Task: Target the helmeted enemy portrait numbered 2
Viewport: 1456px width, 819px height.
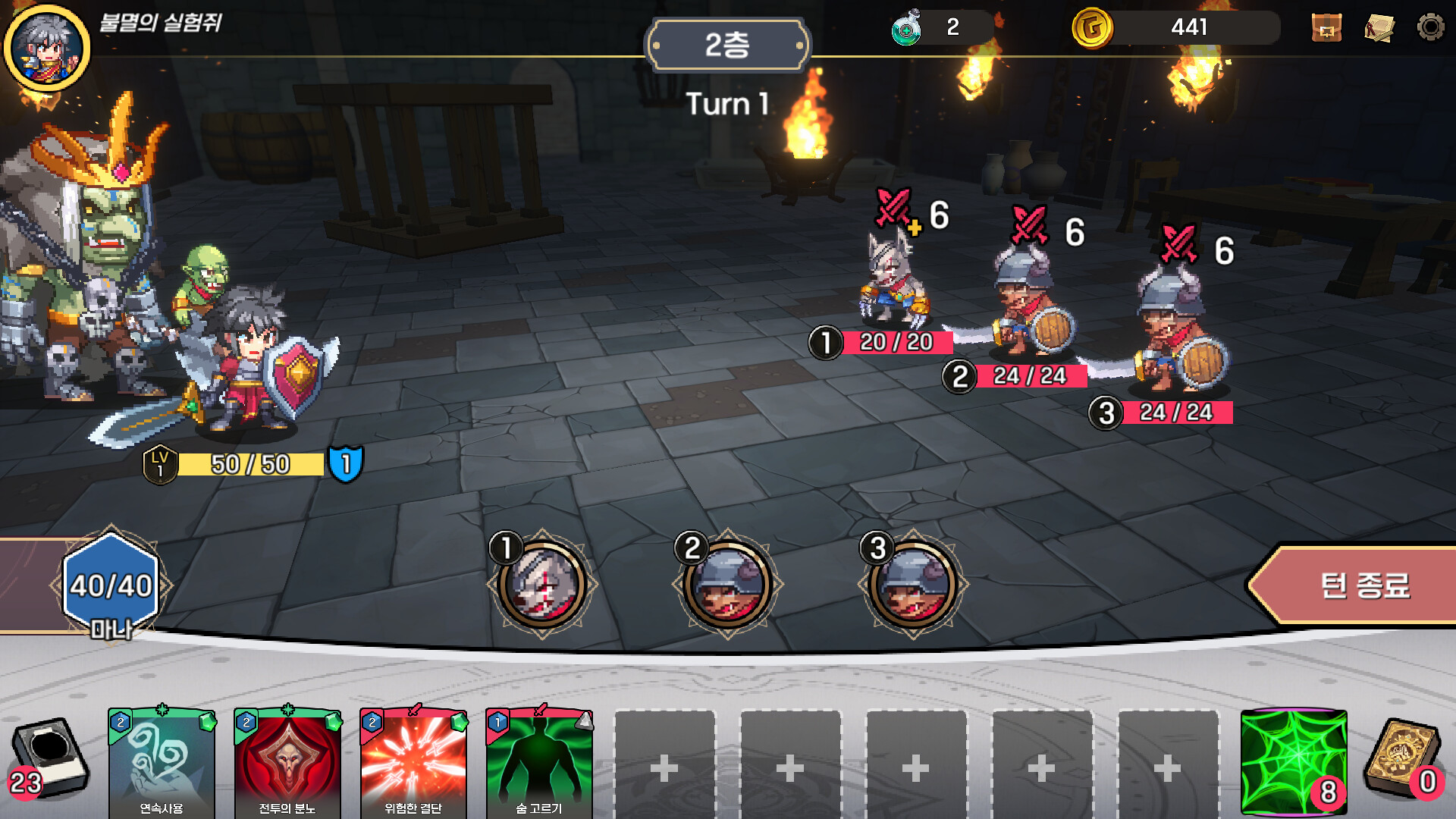Action: click(x=727, y=585)
